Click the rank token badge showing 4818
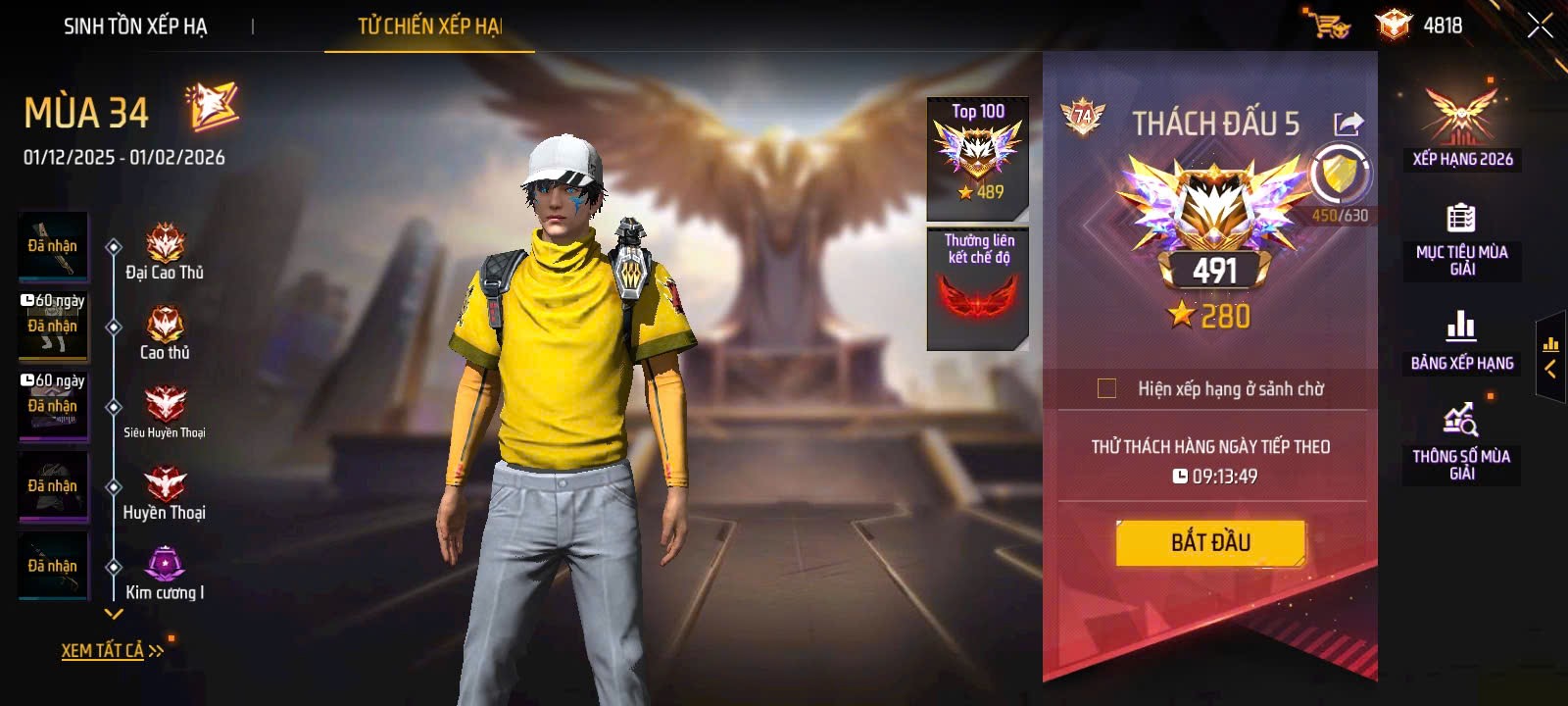This screenshot has height=706, width=1568. (1392, 25)
